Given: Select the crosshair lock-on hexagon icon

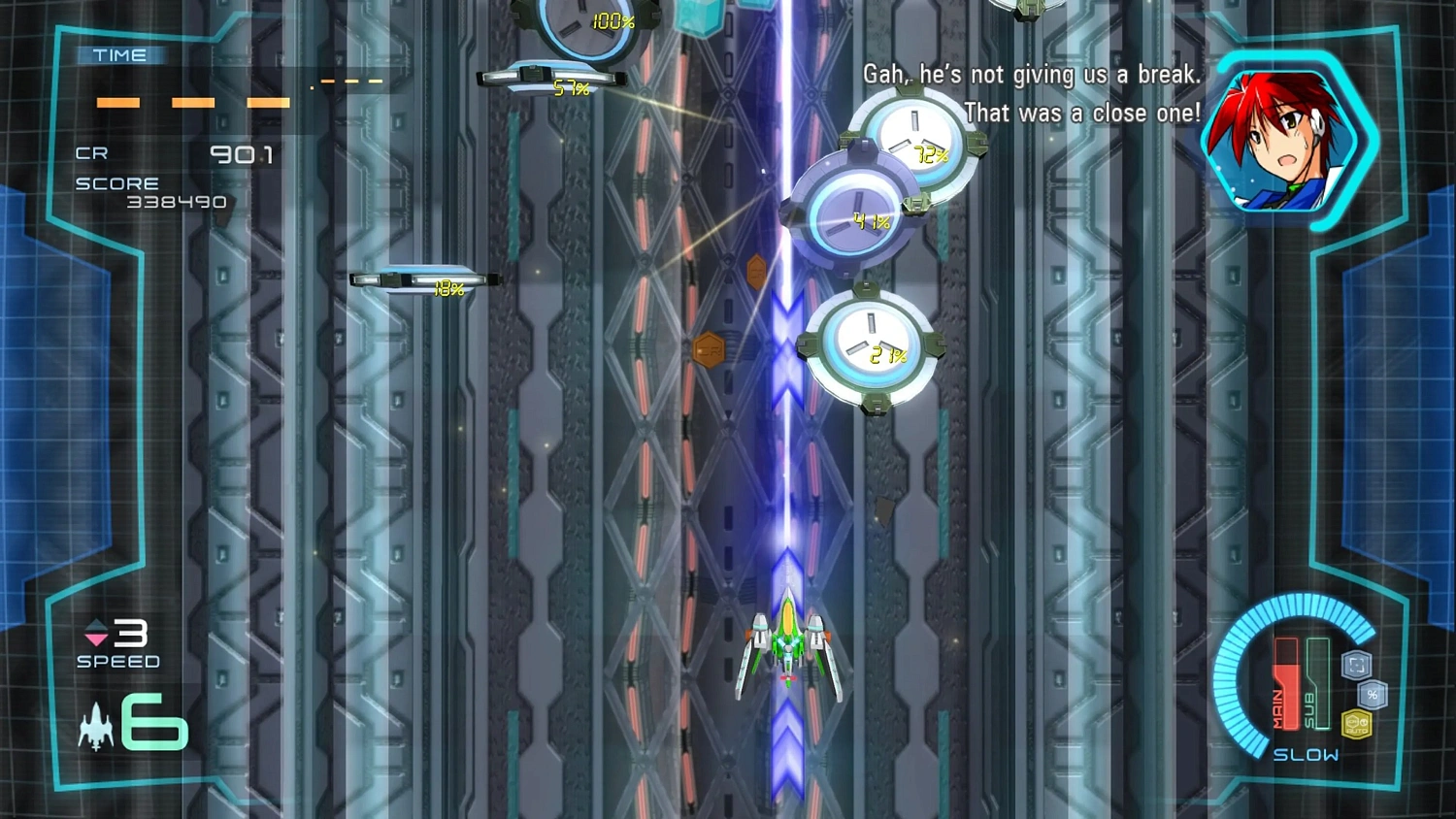Looking at the screenshot, I should 1353,665.
